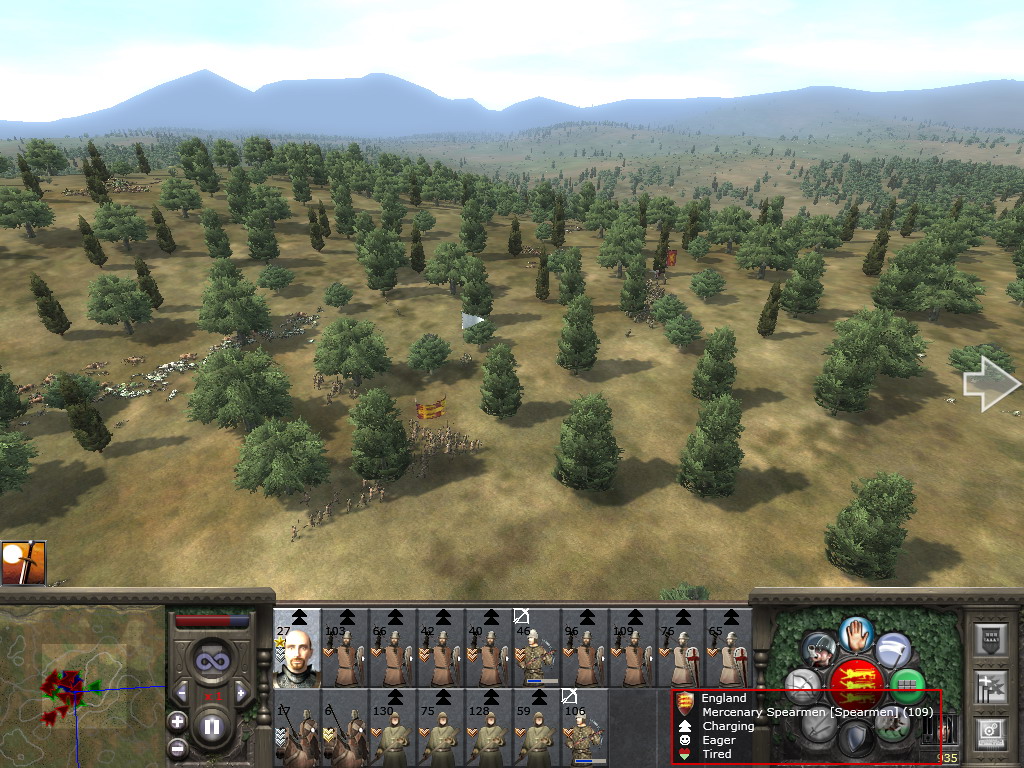
Task: Activate the horn-blowing soldier rally icon
Action: click(x=819, y=652)
